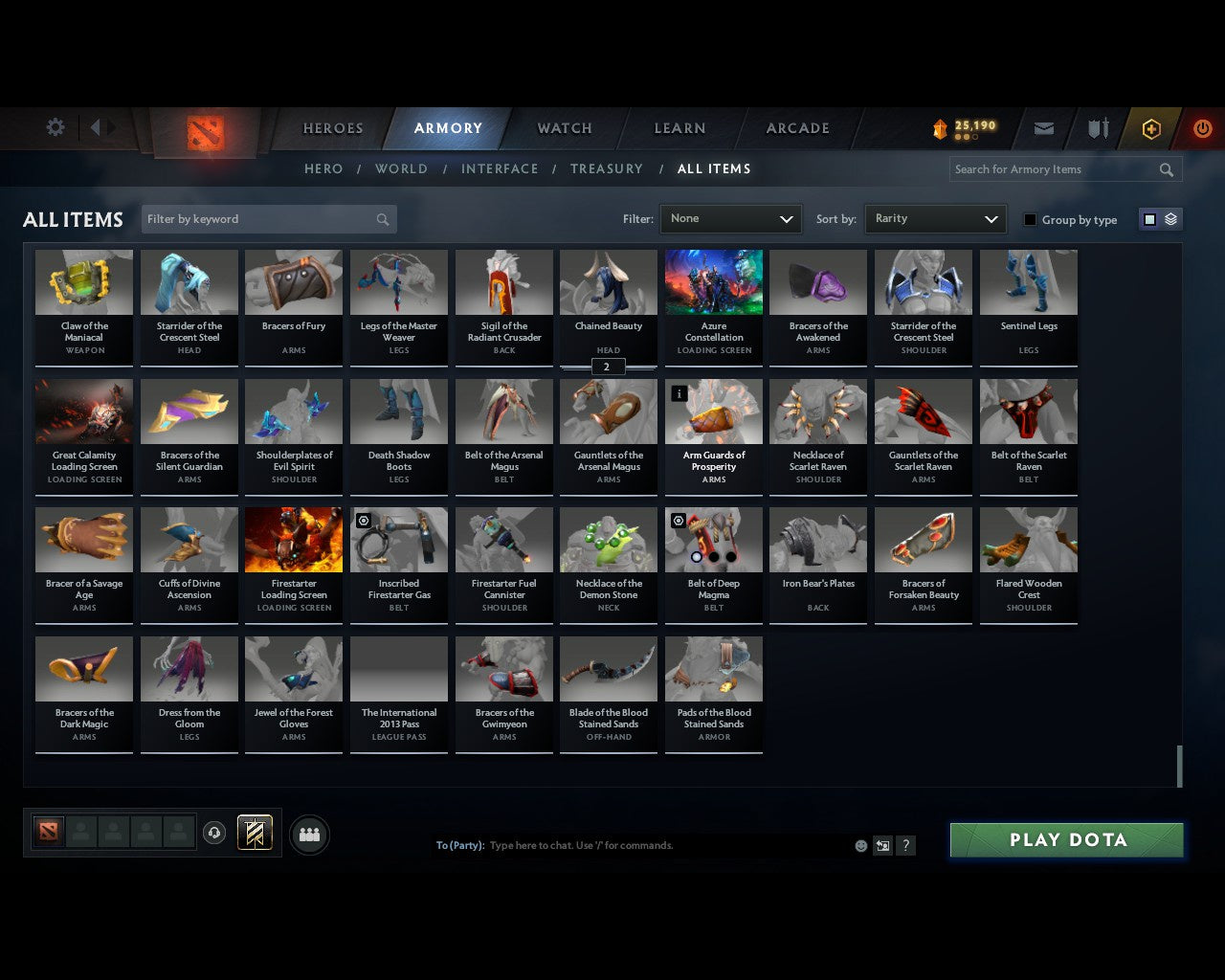
Task: Open the Sort by Rarity dropdown
Action: (935, 218)
